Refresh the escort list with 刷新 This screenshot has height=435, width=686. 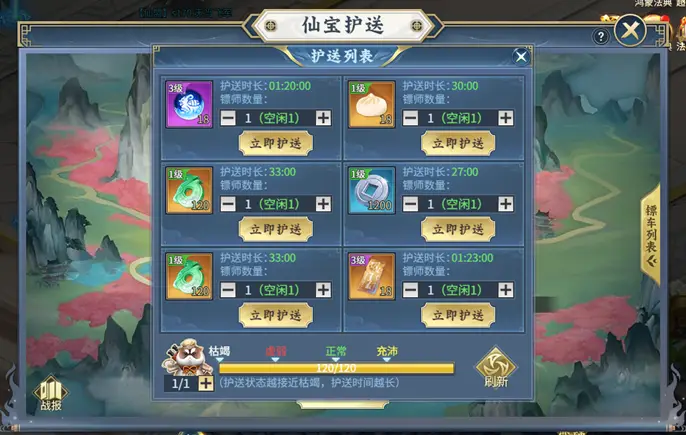pyautogui.click(x=494, y=368)
